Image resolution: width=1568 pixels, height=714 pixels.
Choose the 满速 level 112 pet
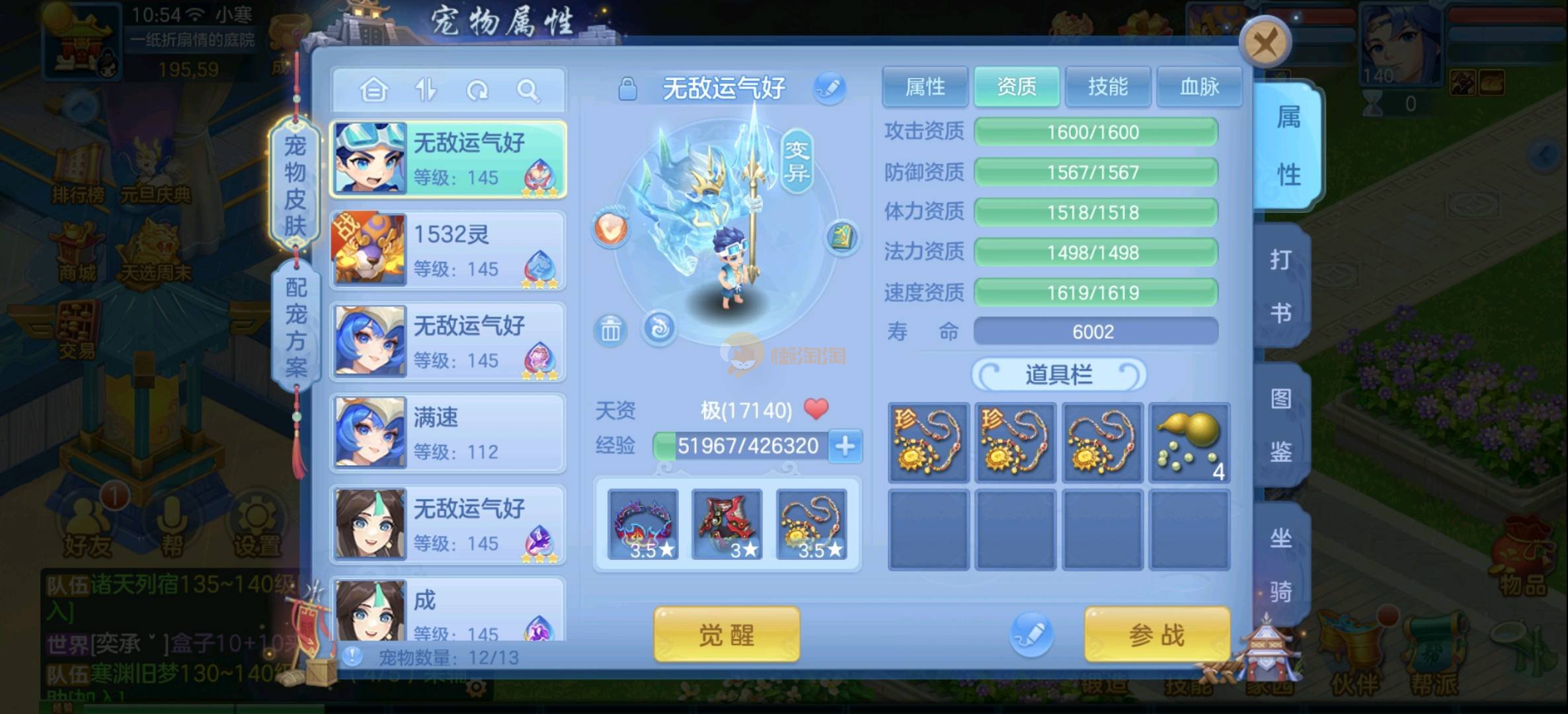(448, 433)
